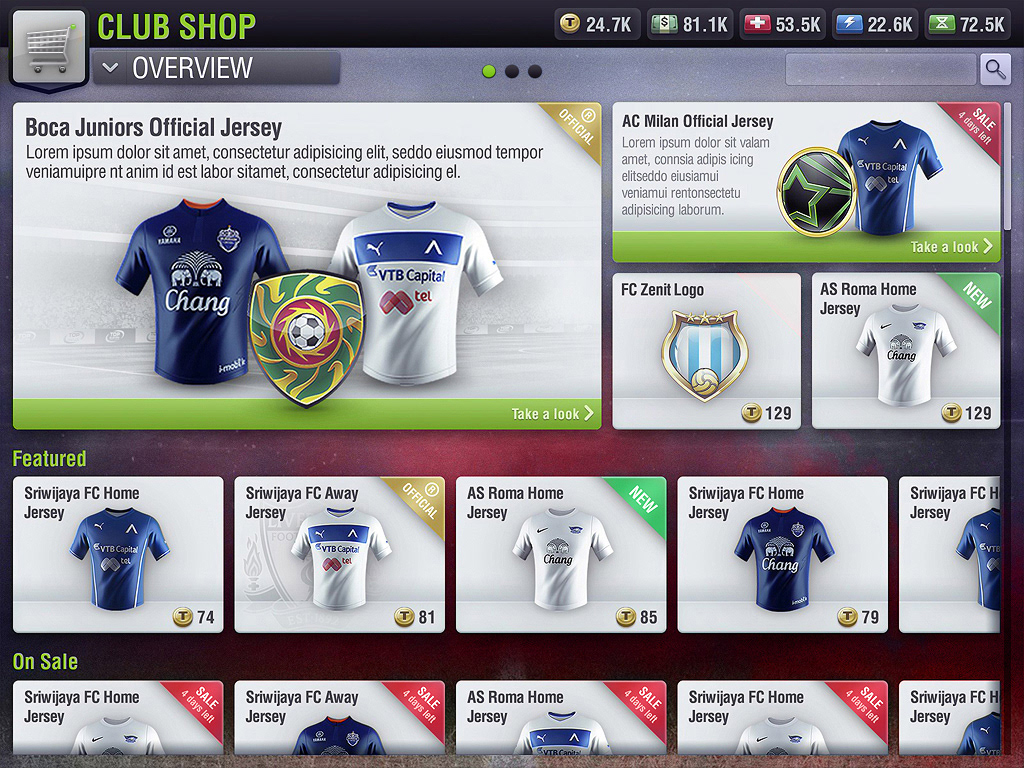
Task: Select the FC Zenit Logo card
Action: pos(706,351)
